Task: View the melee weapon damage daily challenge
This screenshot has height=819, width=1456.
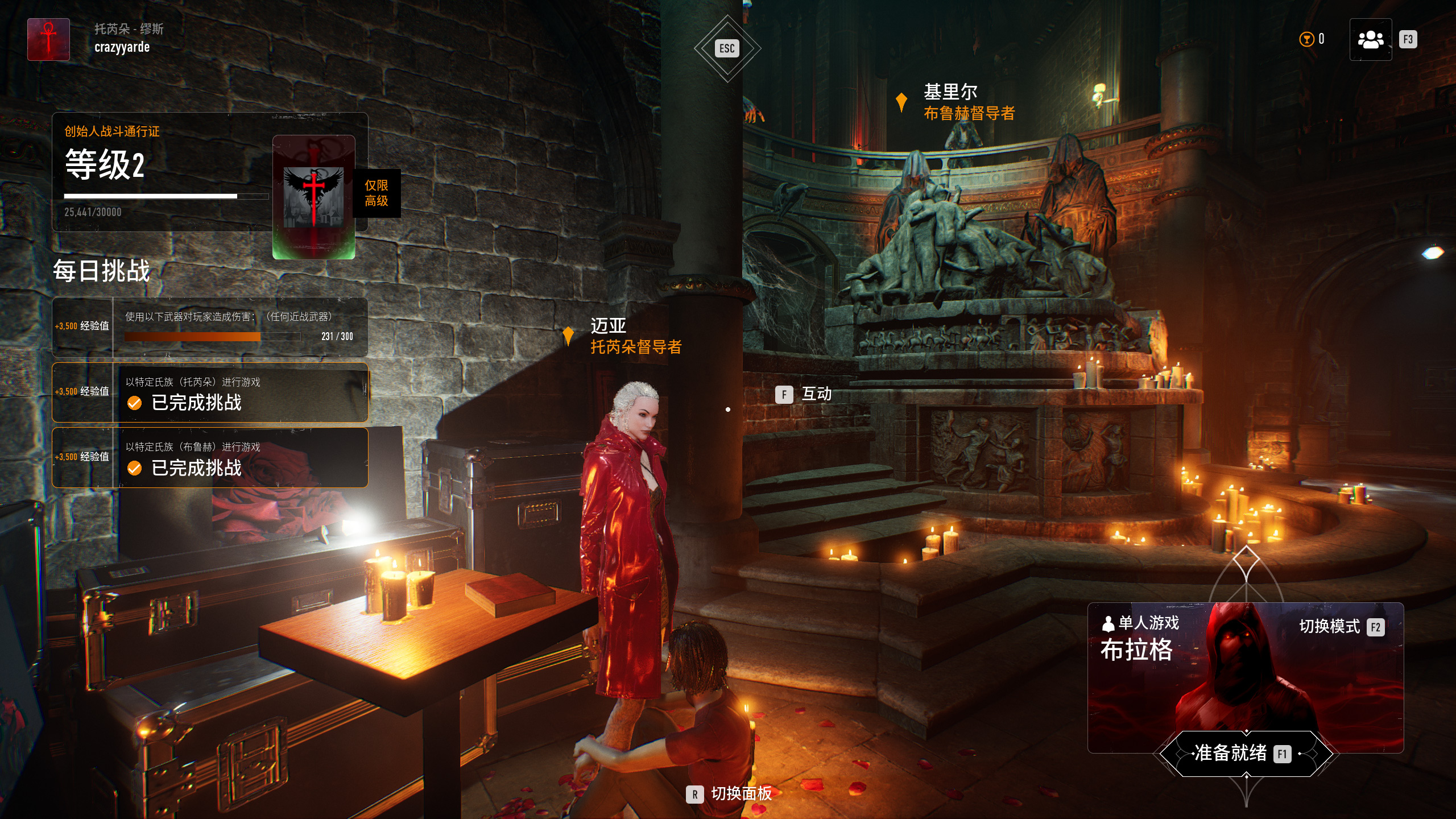Action: pos(210,326)
